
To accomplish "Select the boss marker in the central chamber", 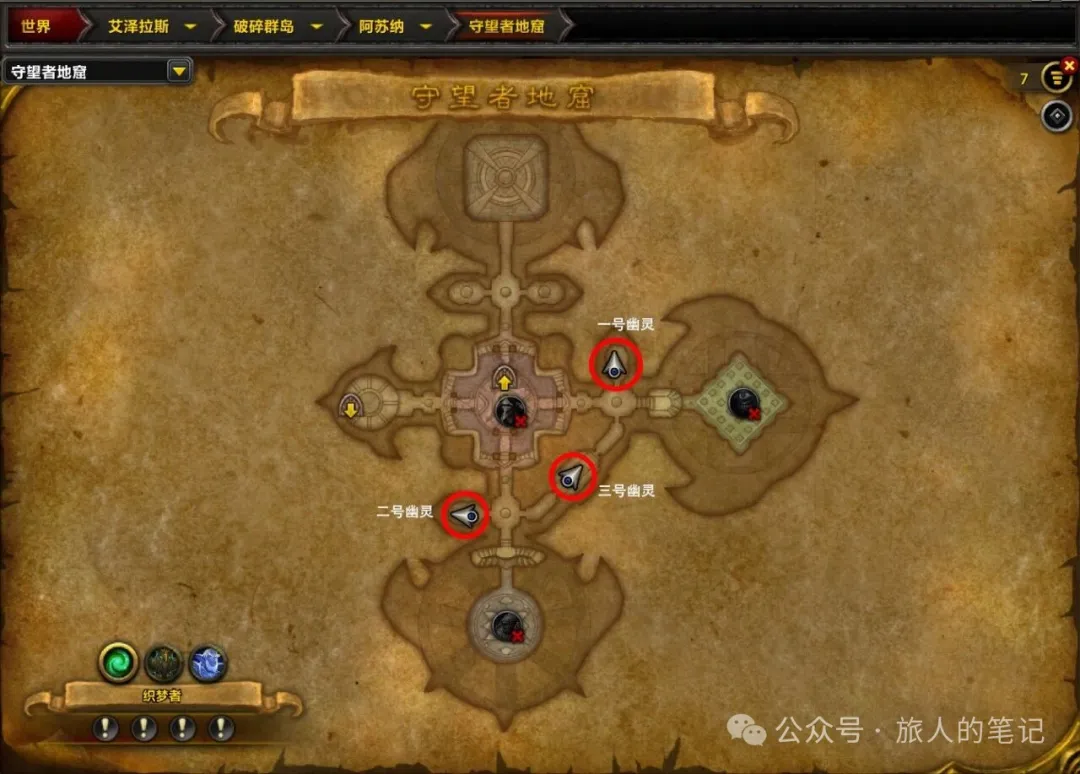I will [x=510, y=410].
